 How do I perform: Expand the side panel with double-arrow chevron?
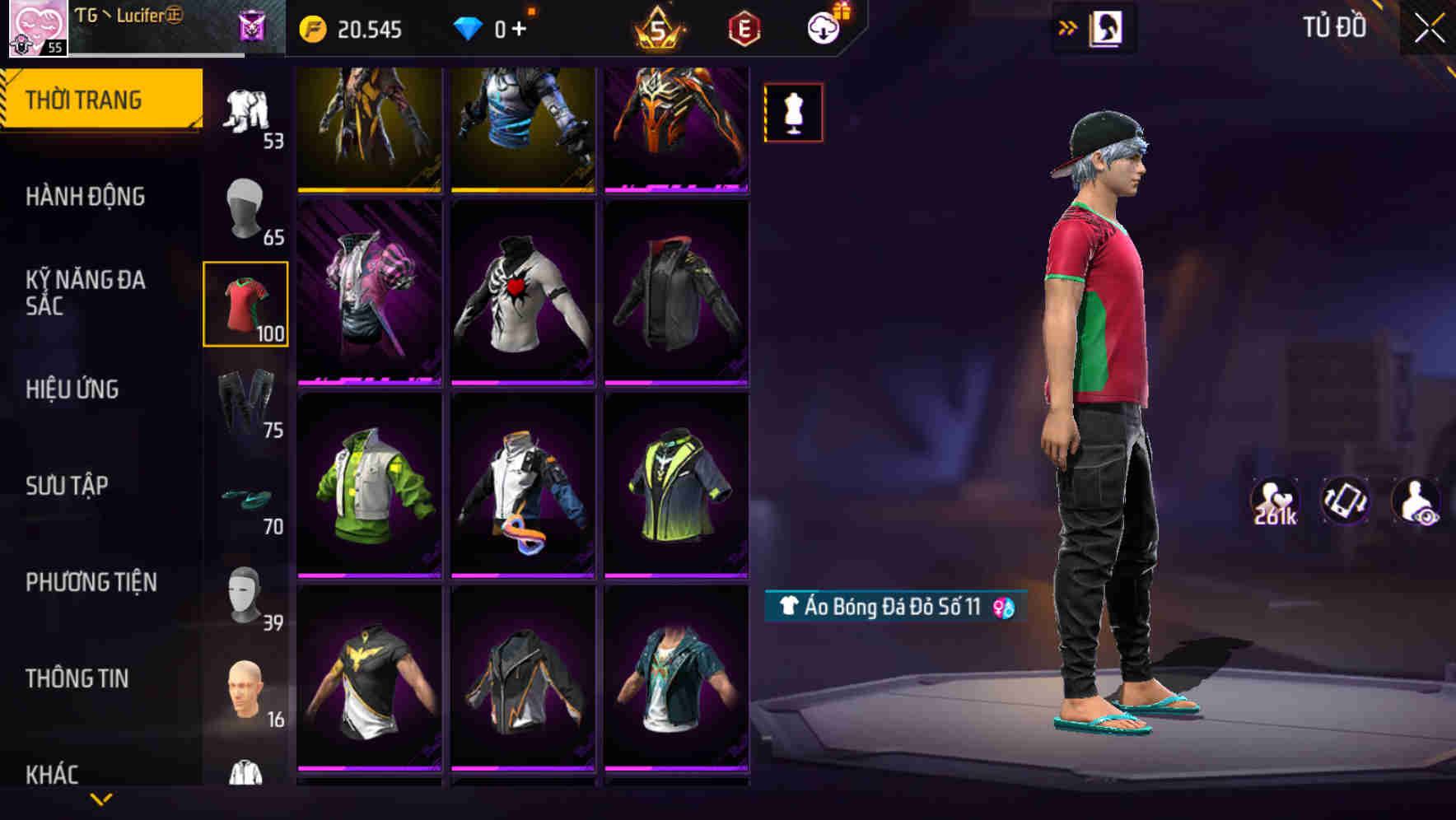1069,26
